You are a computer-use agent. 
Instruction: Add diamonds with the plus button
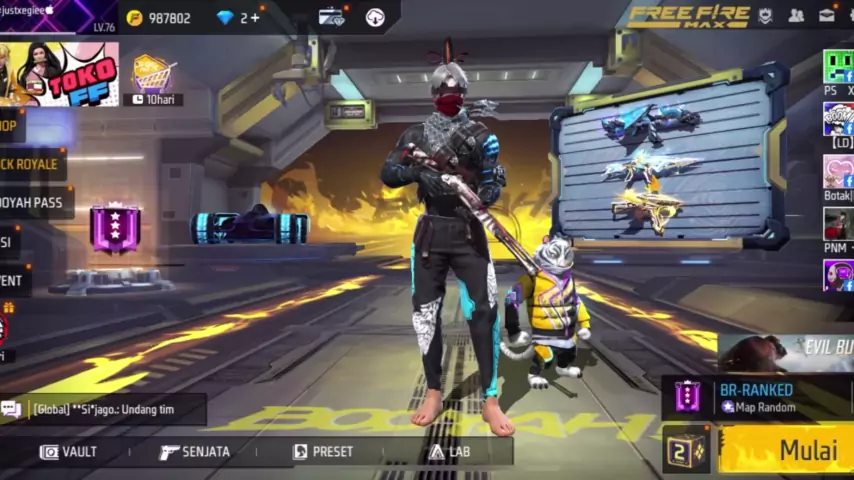[256, 18]
